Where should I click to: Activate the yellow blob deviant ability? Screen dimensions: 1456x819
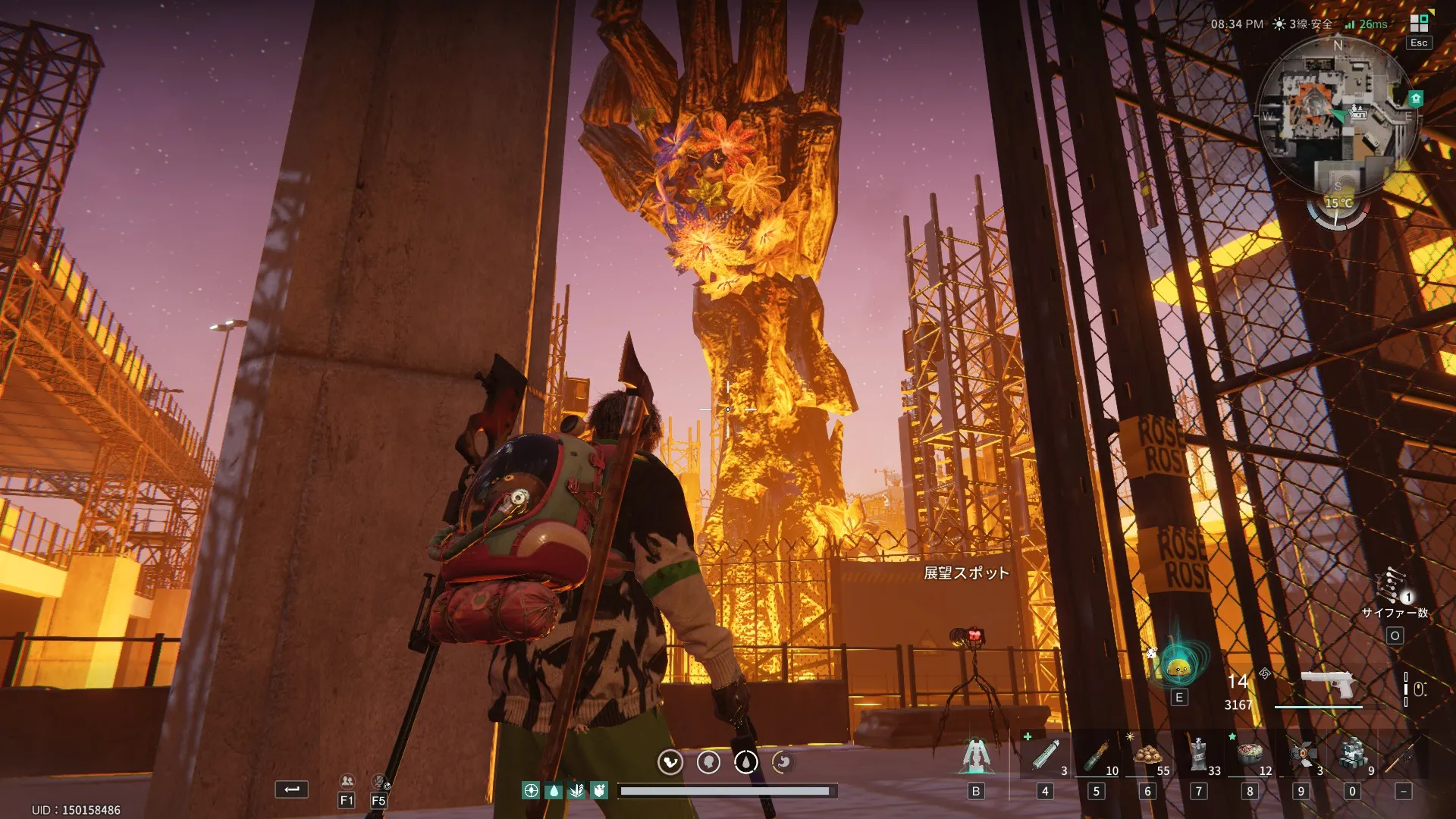pyautogui.click(x=1178, y=667)
